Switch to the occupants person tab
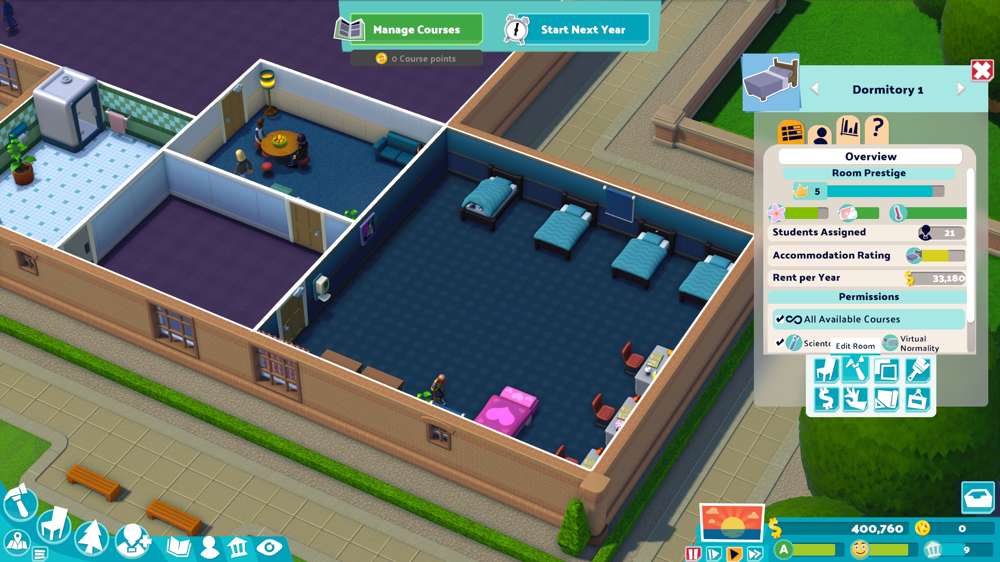Screen dimensions: 1000x562 pos(820,133)
